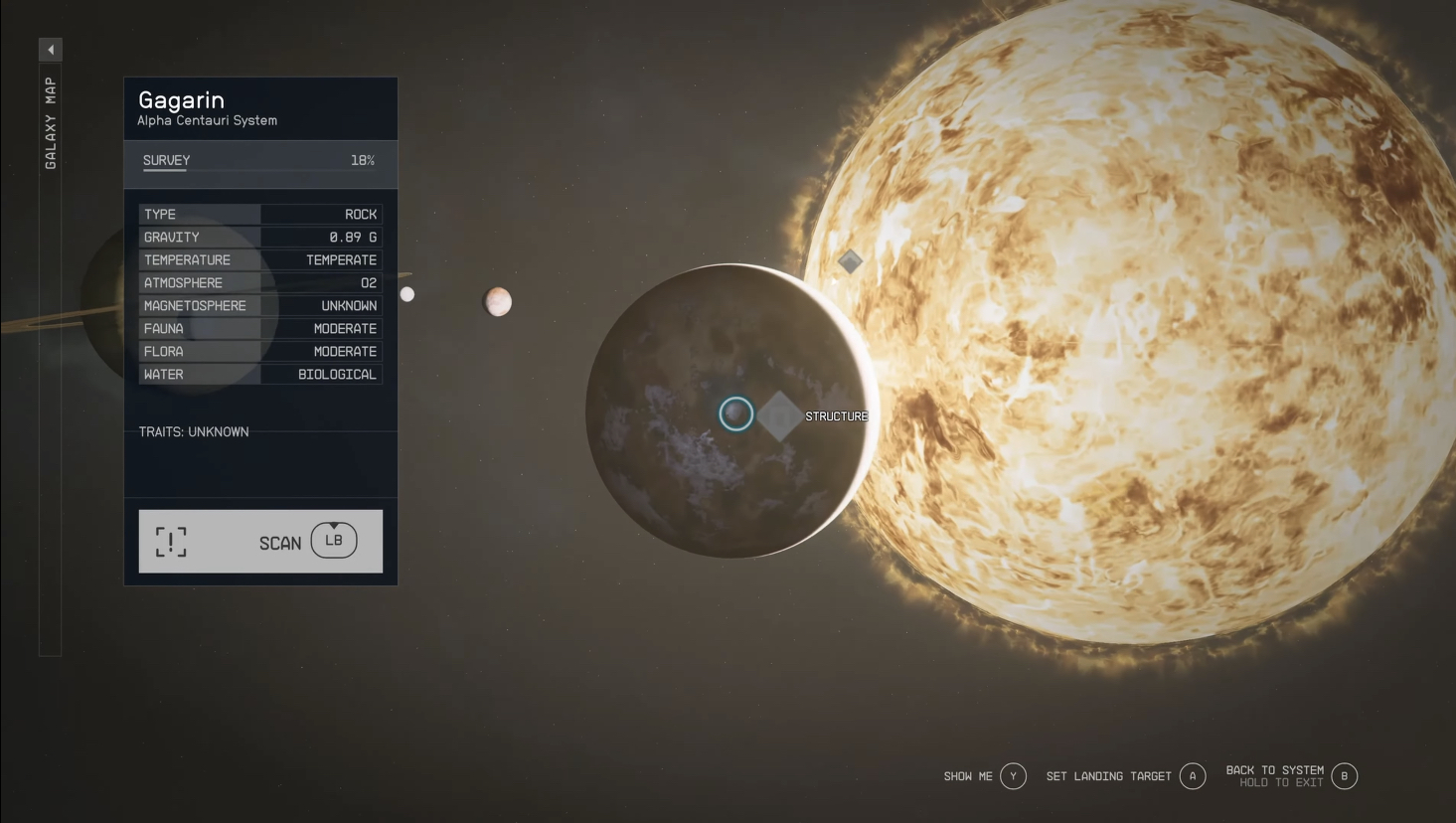Select the orange-tinted moon
1456x823 pixels.
click(498, 301)
